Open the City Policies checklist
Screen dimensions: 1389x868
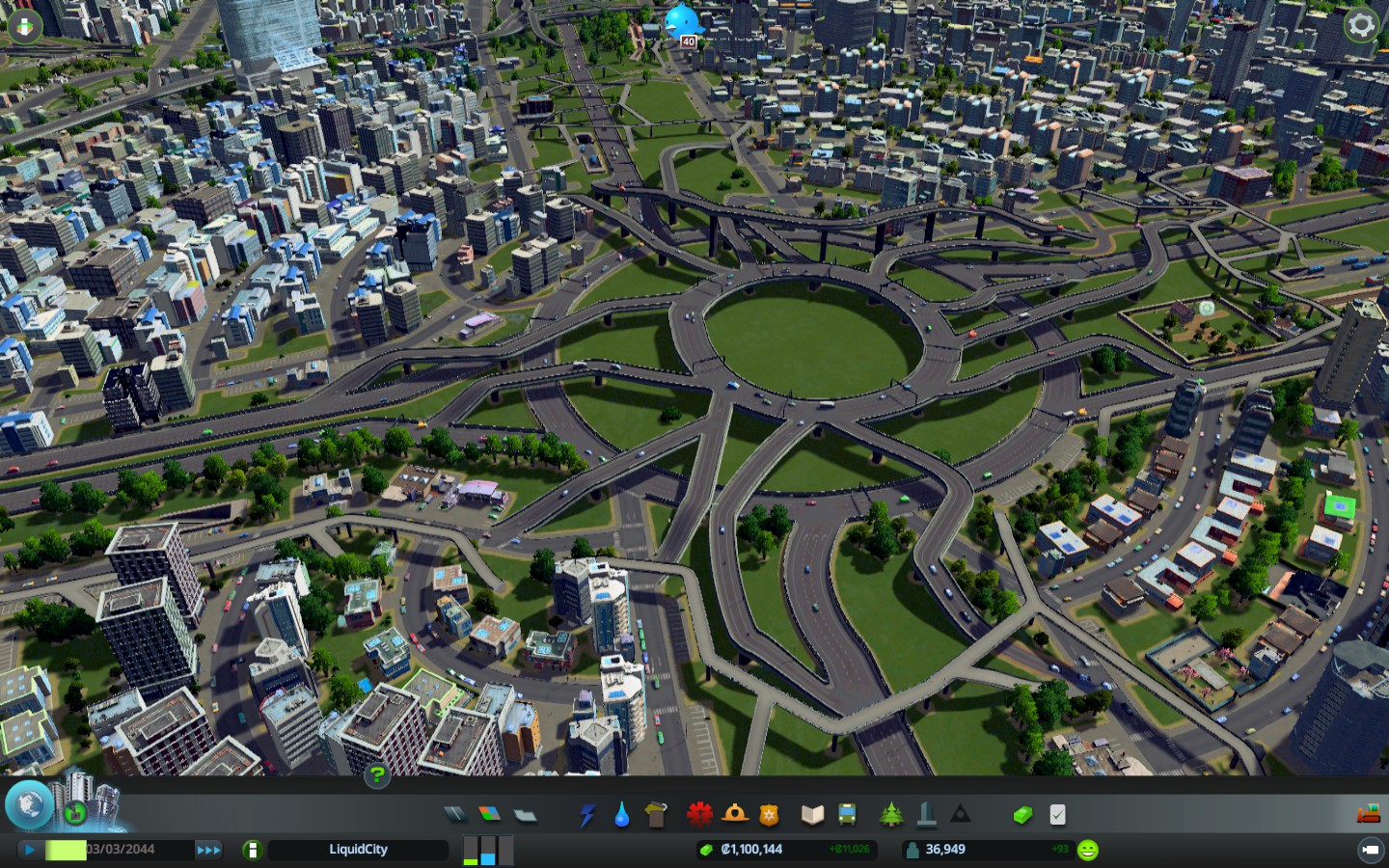(x=1057, y=815)
